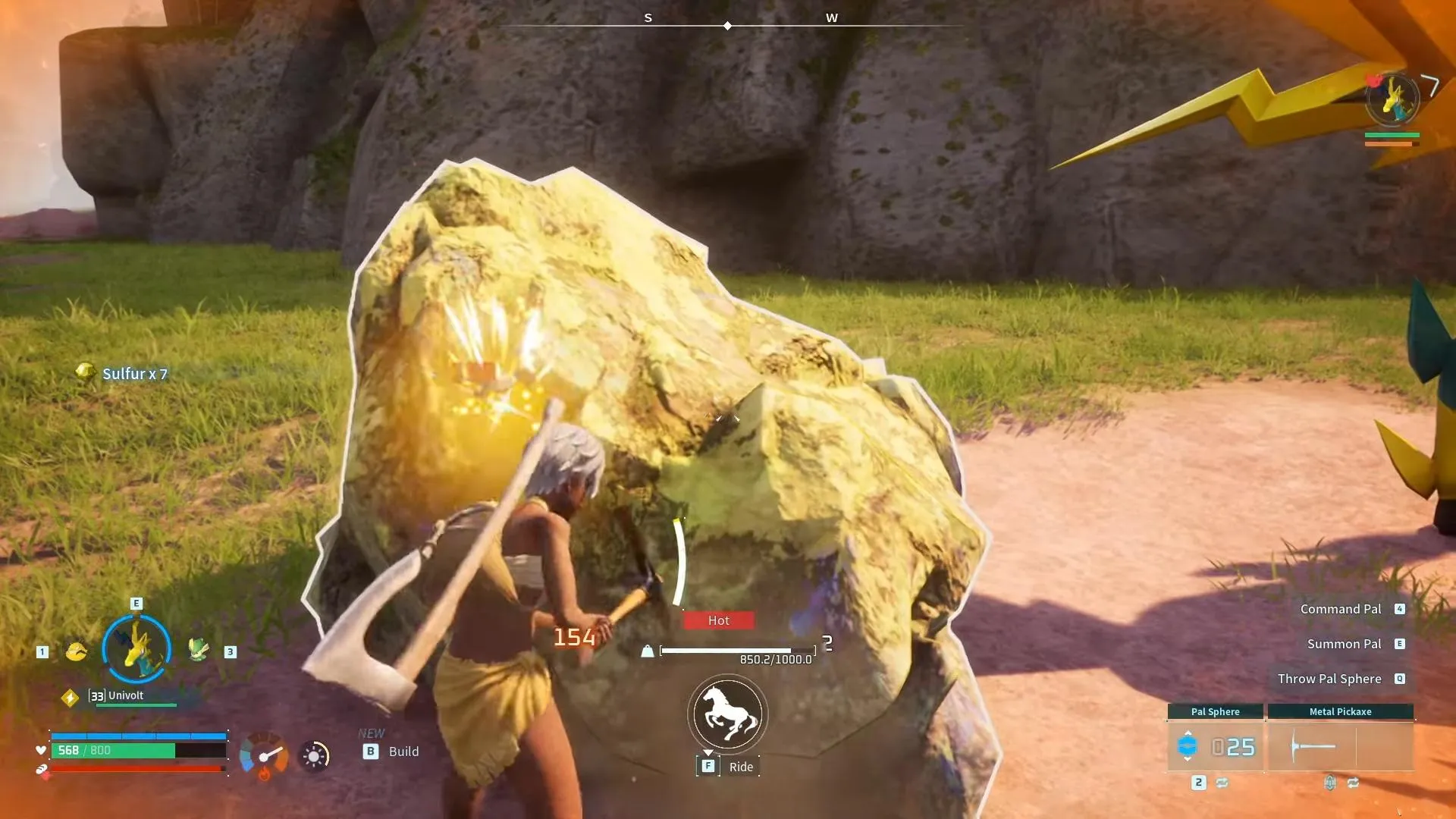Screen dimensions: 1456x819
Task: Select the Univolt pal portrait circle
Action: point(137,649)
